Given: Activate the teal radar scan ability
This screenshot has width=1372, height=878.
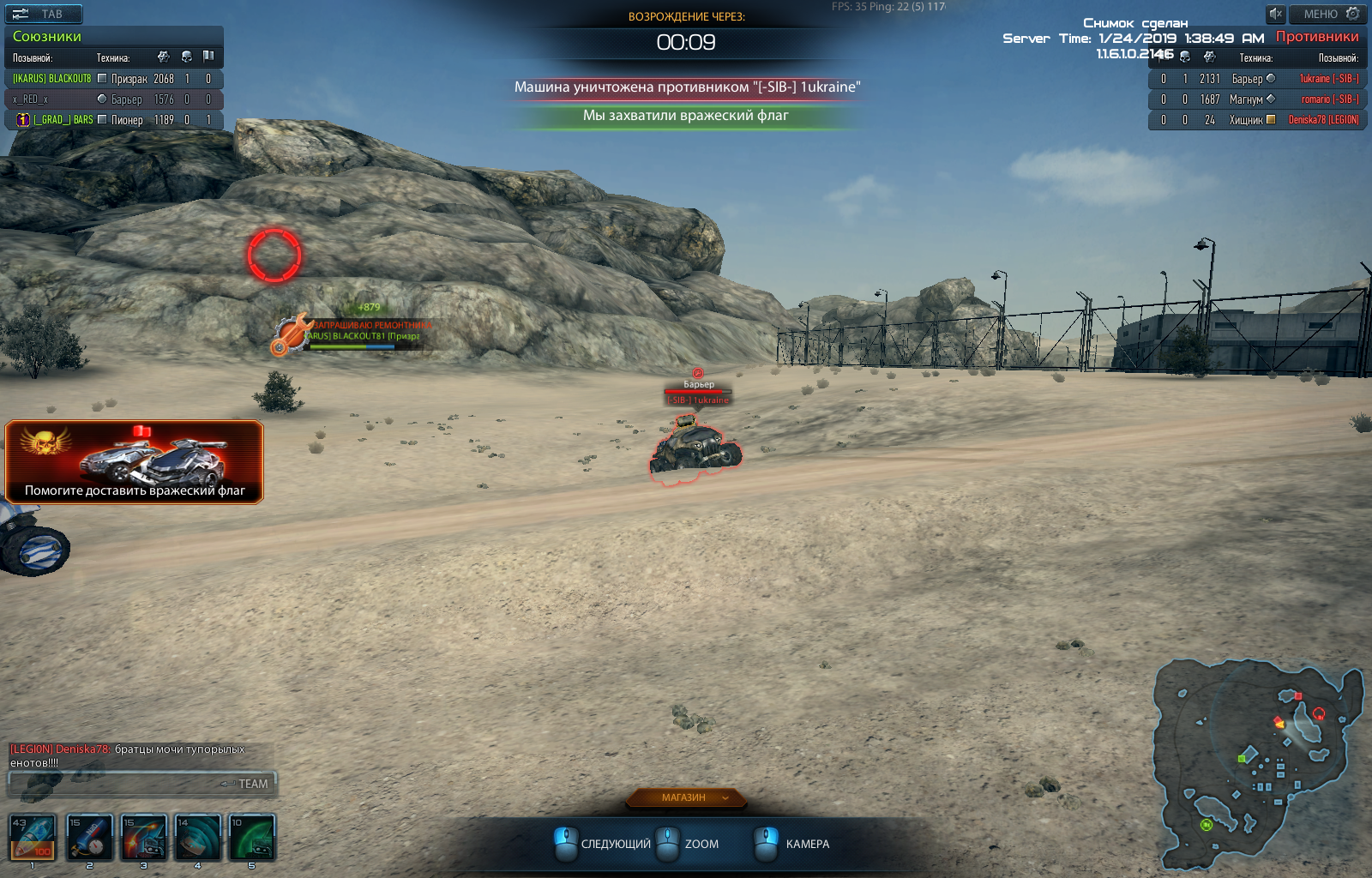Looking at the screenshot, I should pyautogui.click(x=197, y=838).
